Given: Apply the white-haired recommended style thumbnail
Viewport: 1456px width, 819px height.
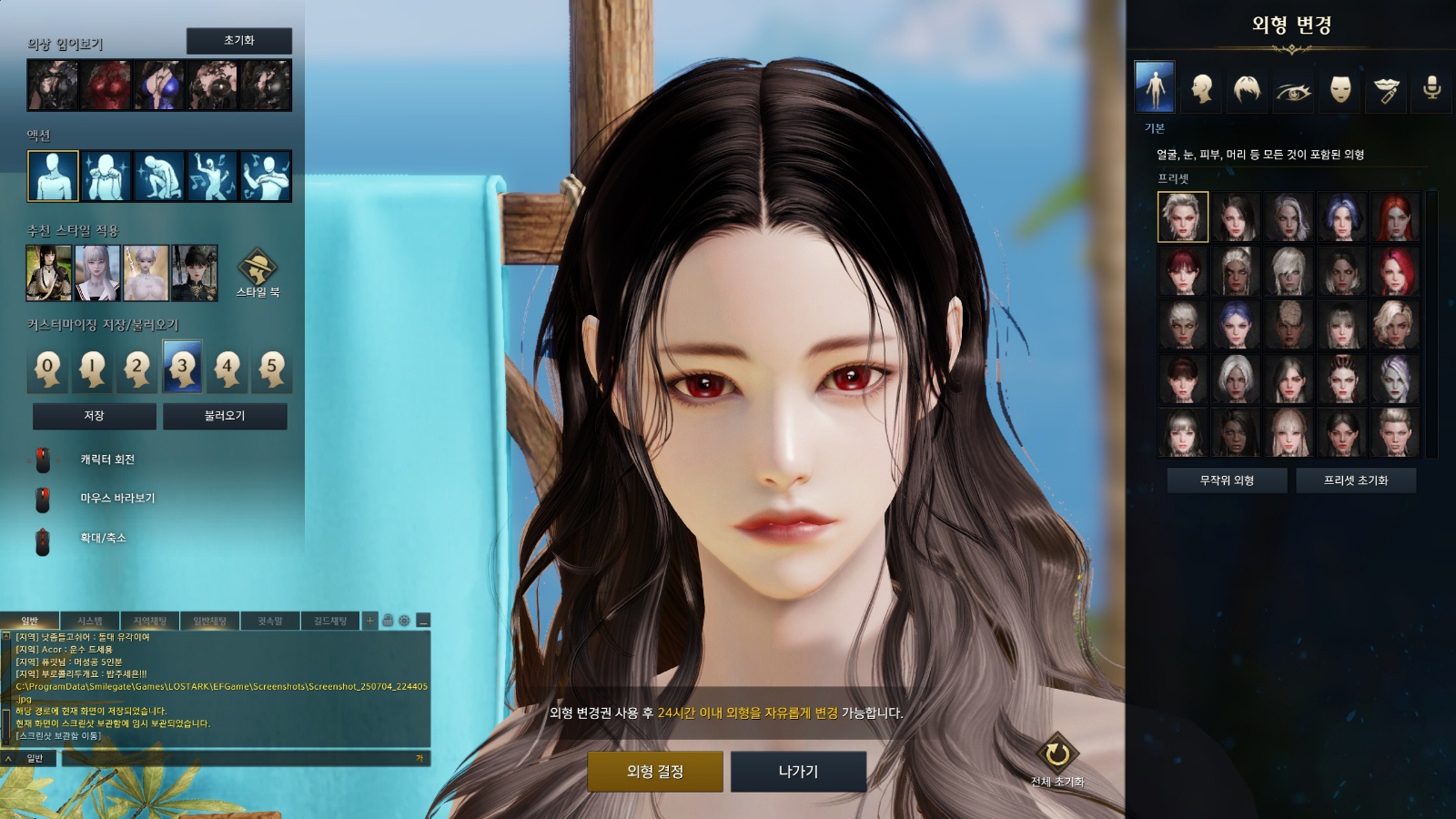Looking at the screenshot, I should pyautogui.click(x=97, y=273).
